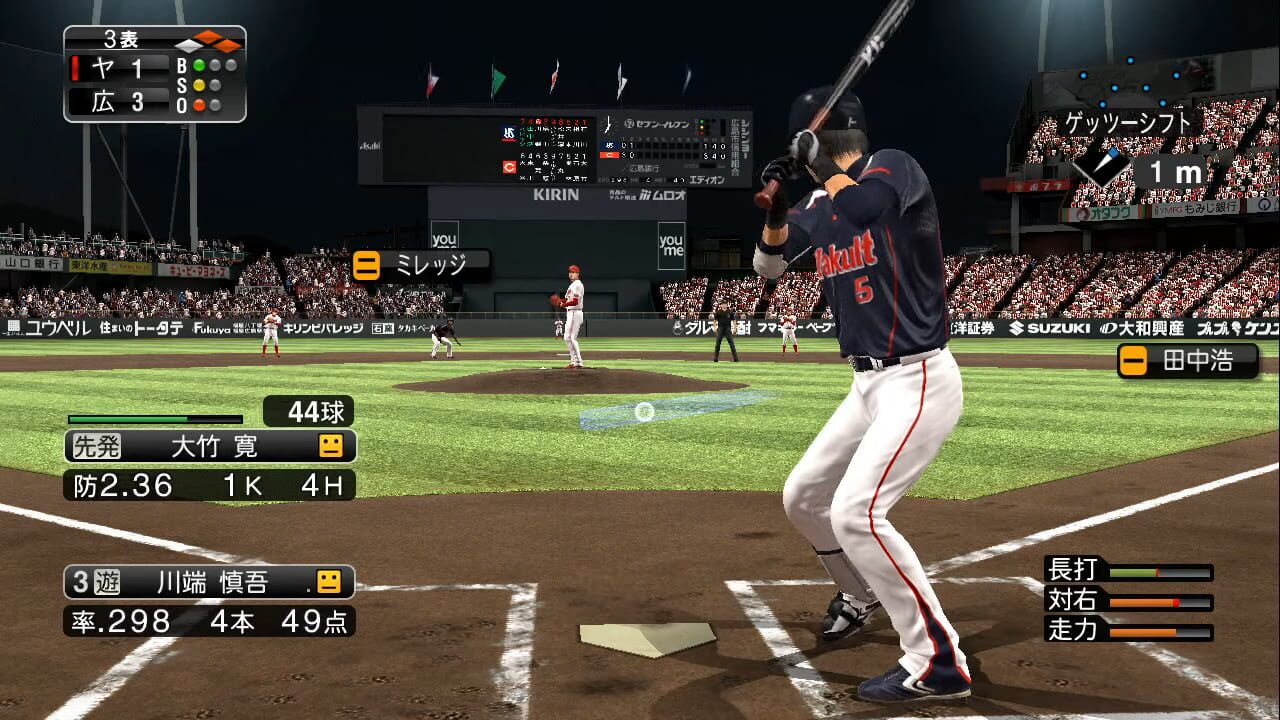Click the ミレッジ runner tag
This screenshot has width=1280, height=720.
click(421, 265)
